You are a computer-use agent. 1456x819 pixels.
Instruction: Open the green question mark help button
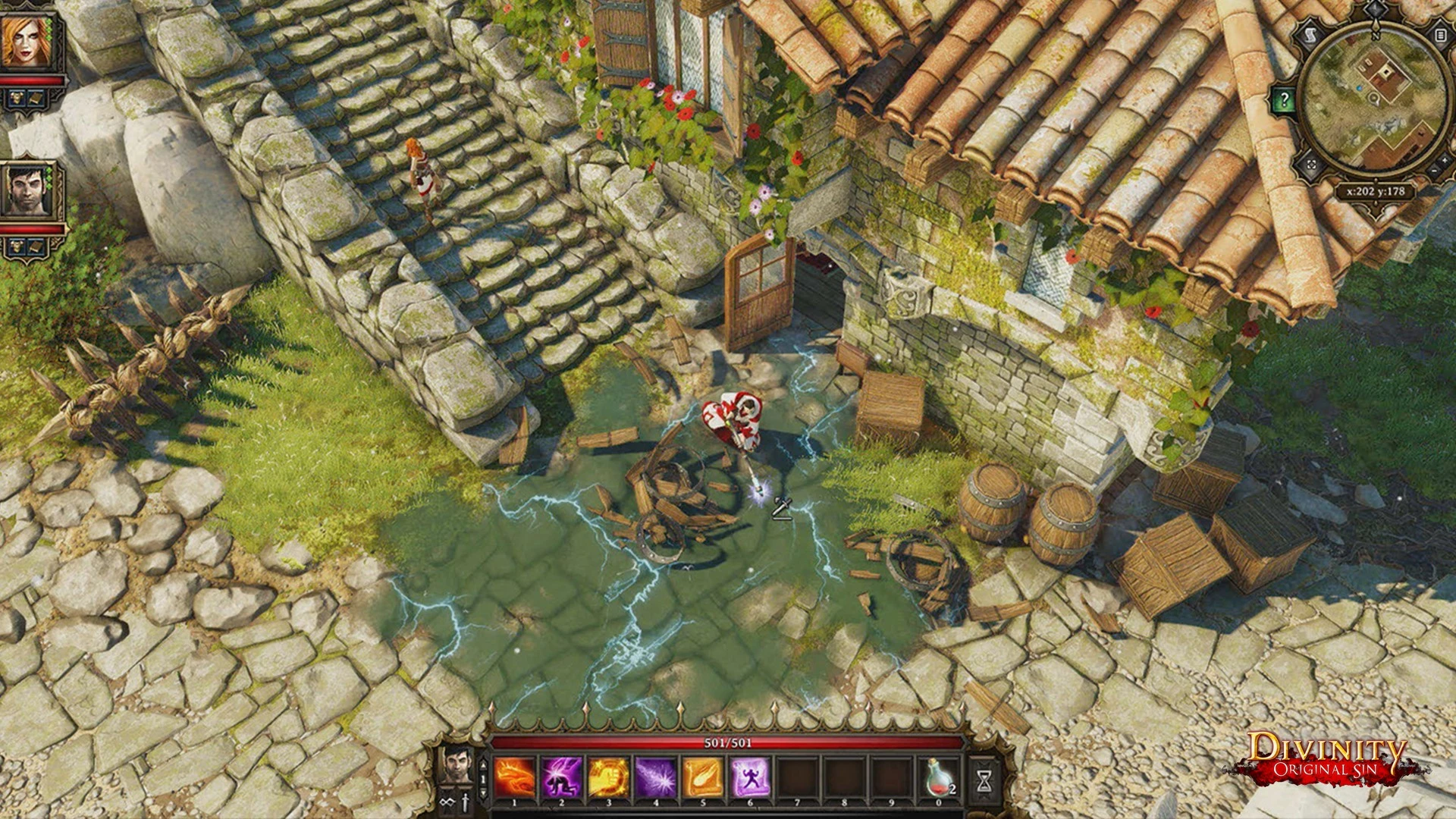coord(1283,99)
